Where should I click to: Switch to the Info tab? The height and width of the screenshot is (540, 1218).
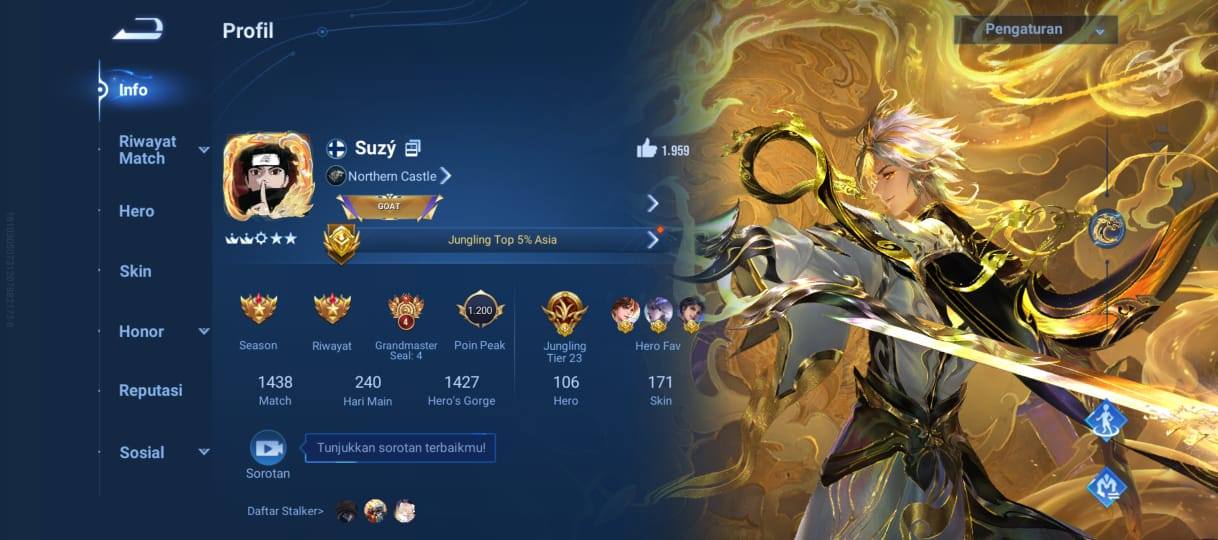133,90
